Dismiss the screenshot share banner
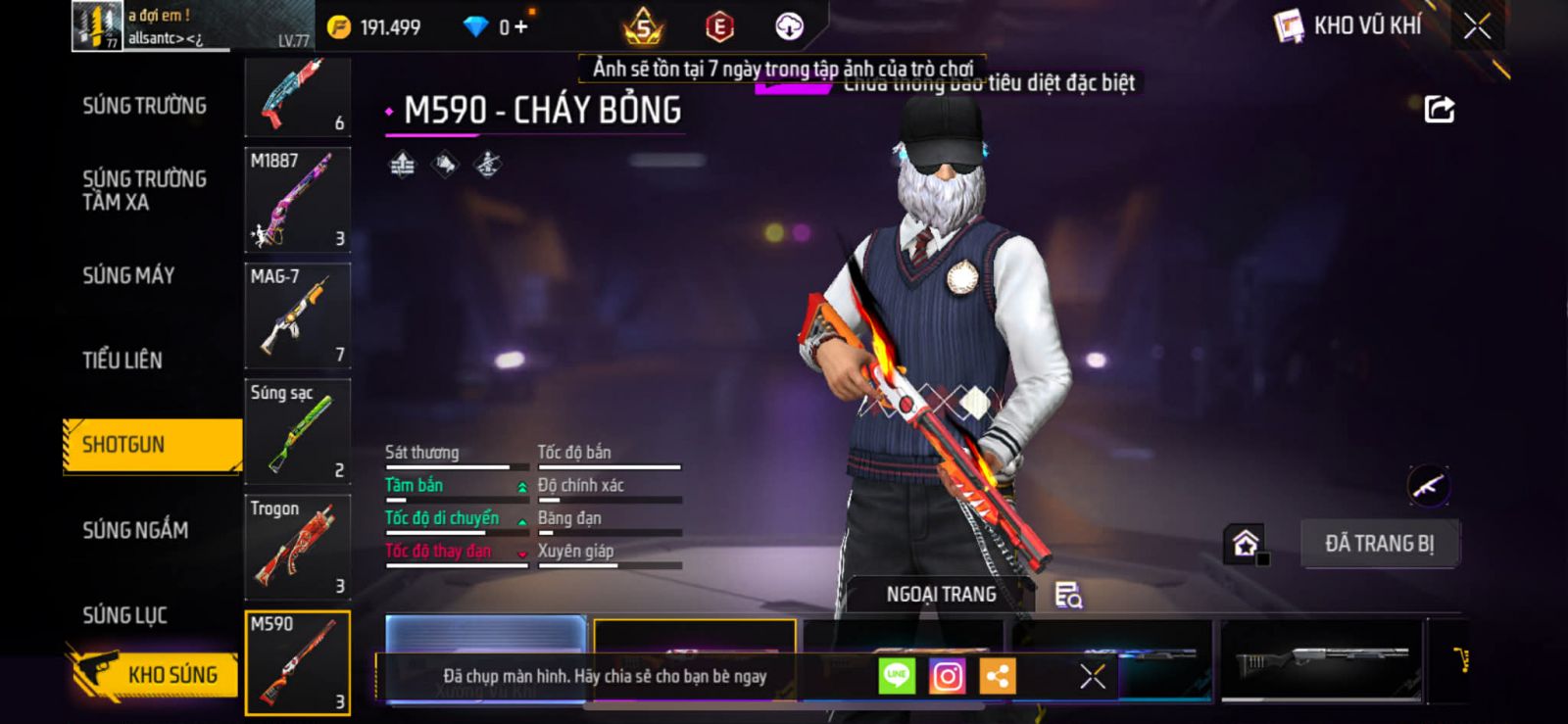 point(1092,676)
